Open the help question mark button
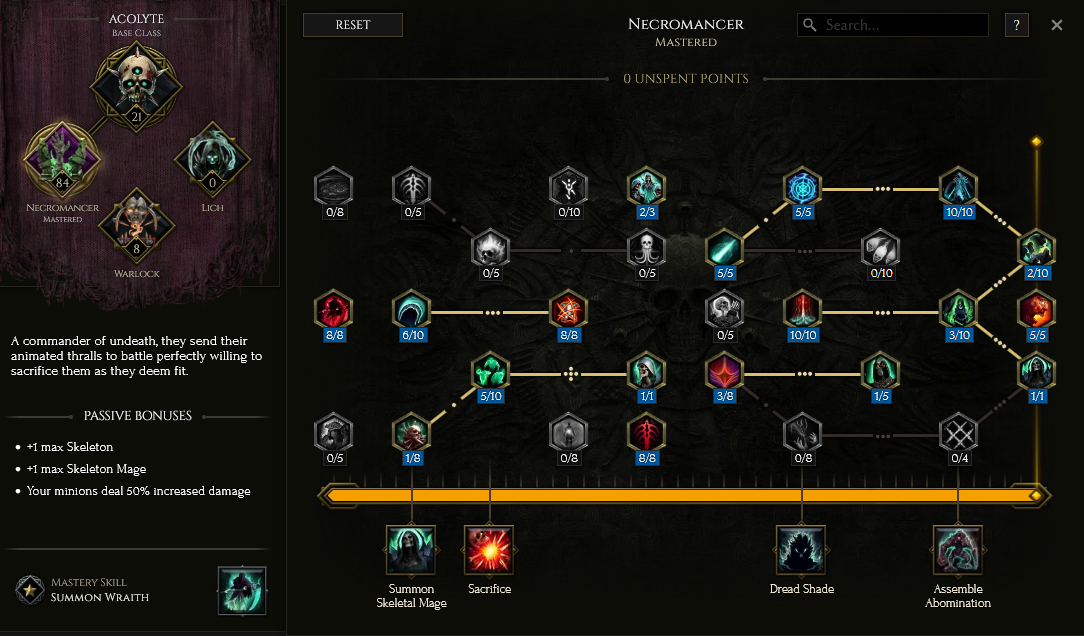Screen dimensions: 1084x636 pos(1016,25)
